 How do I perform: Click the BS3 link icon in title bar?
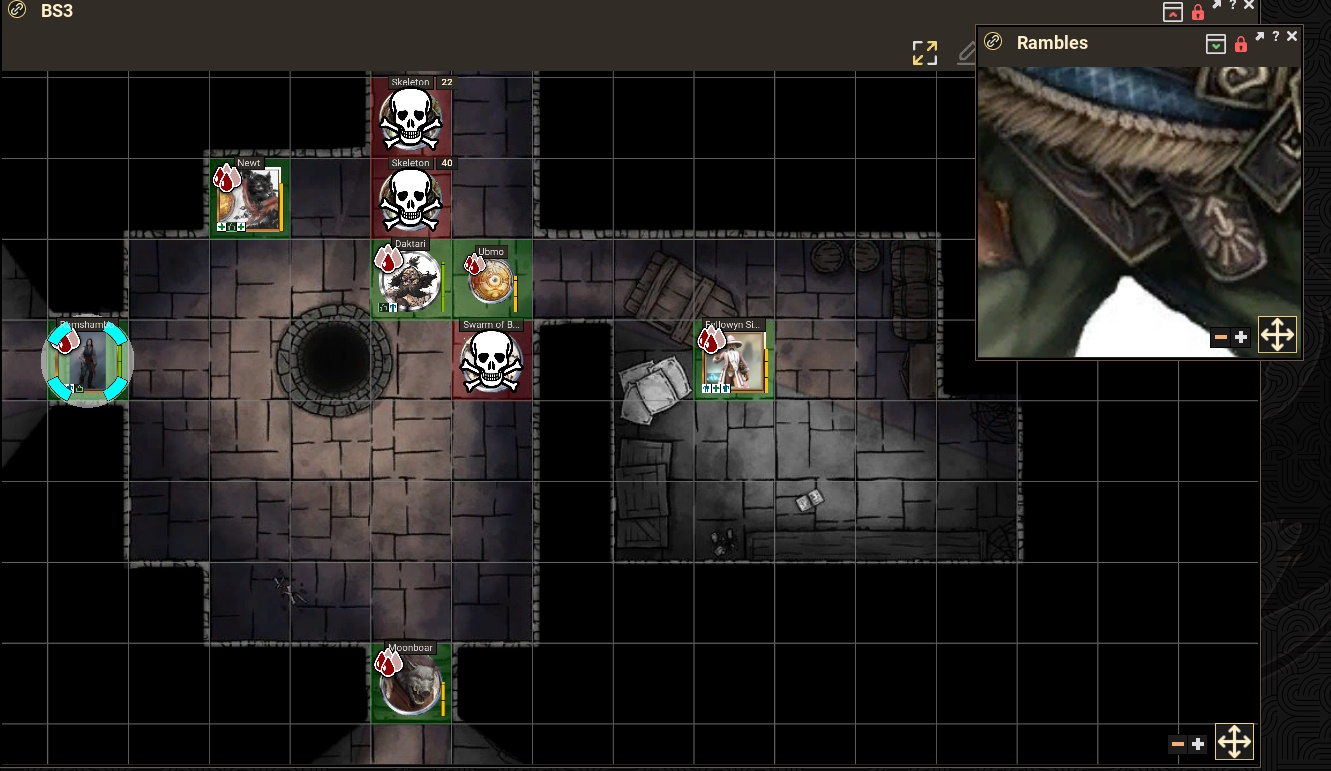(x=16, y=11)
